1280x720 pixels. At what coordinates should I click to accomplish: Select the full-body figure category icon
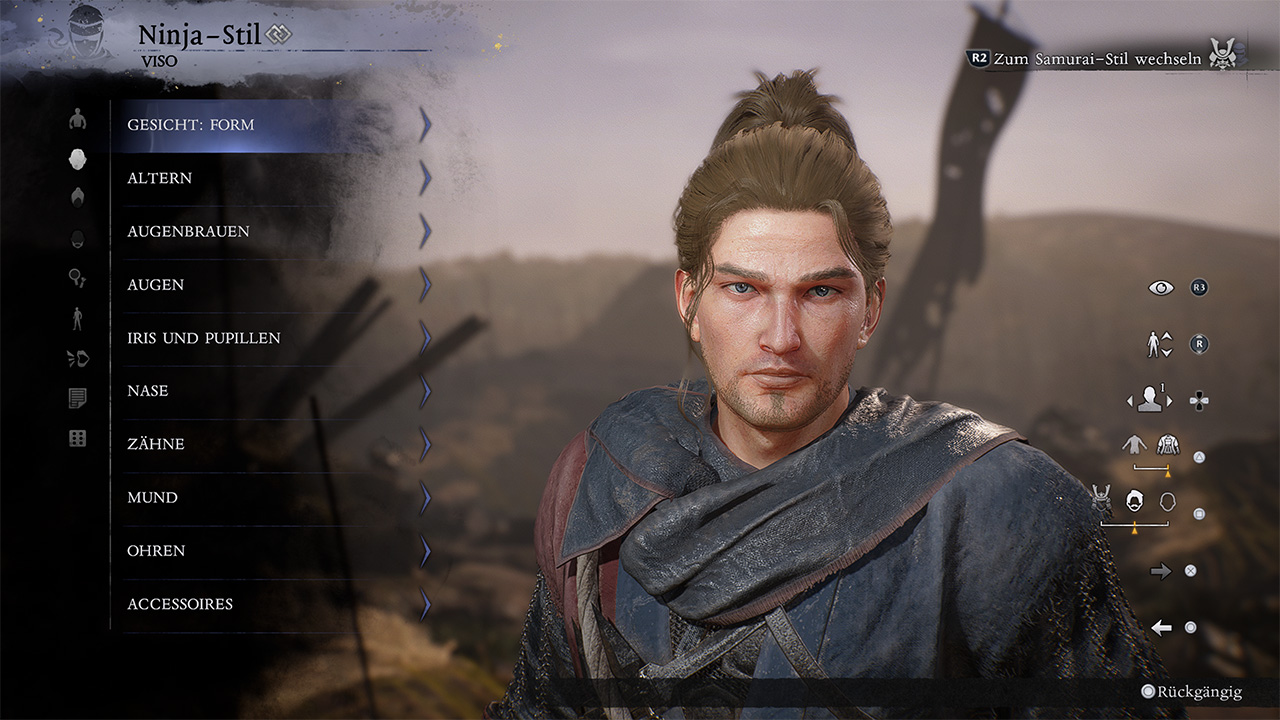pyautogui.click(x=77, y=319)
